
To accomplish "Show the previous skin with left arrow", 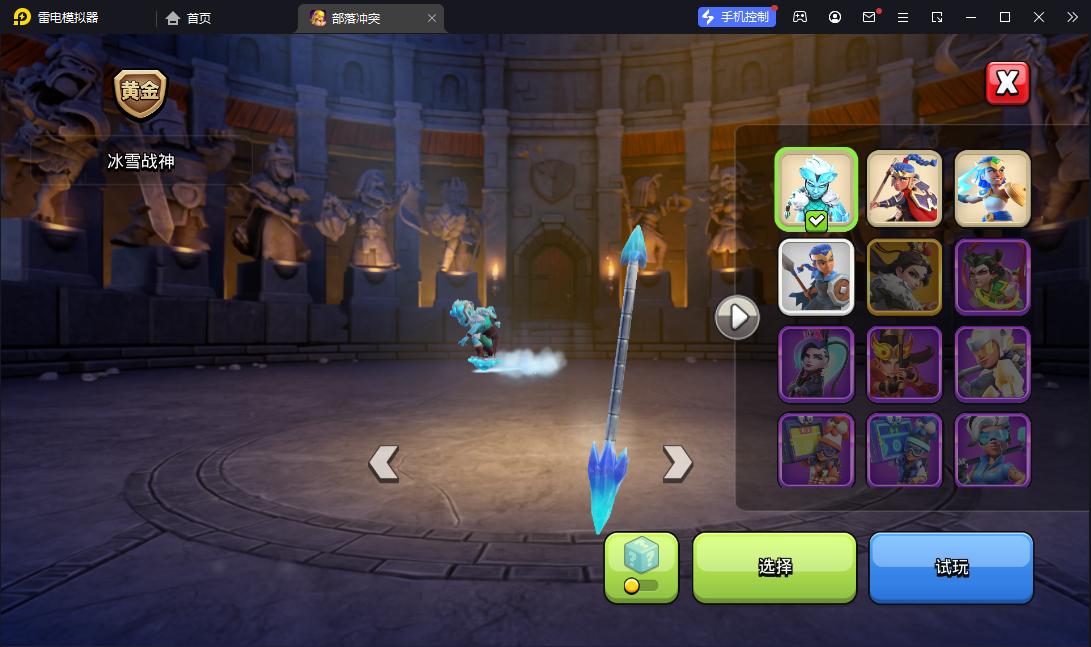I will tap(384, 462).
